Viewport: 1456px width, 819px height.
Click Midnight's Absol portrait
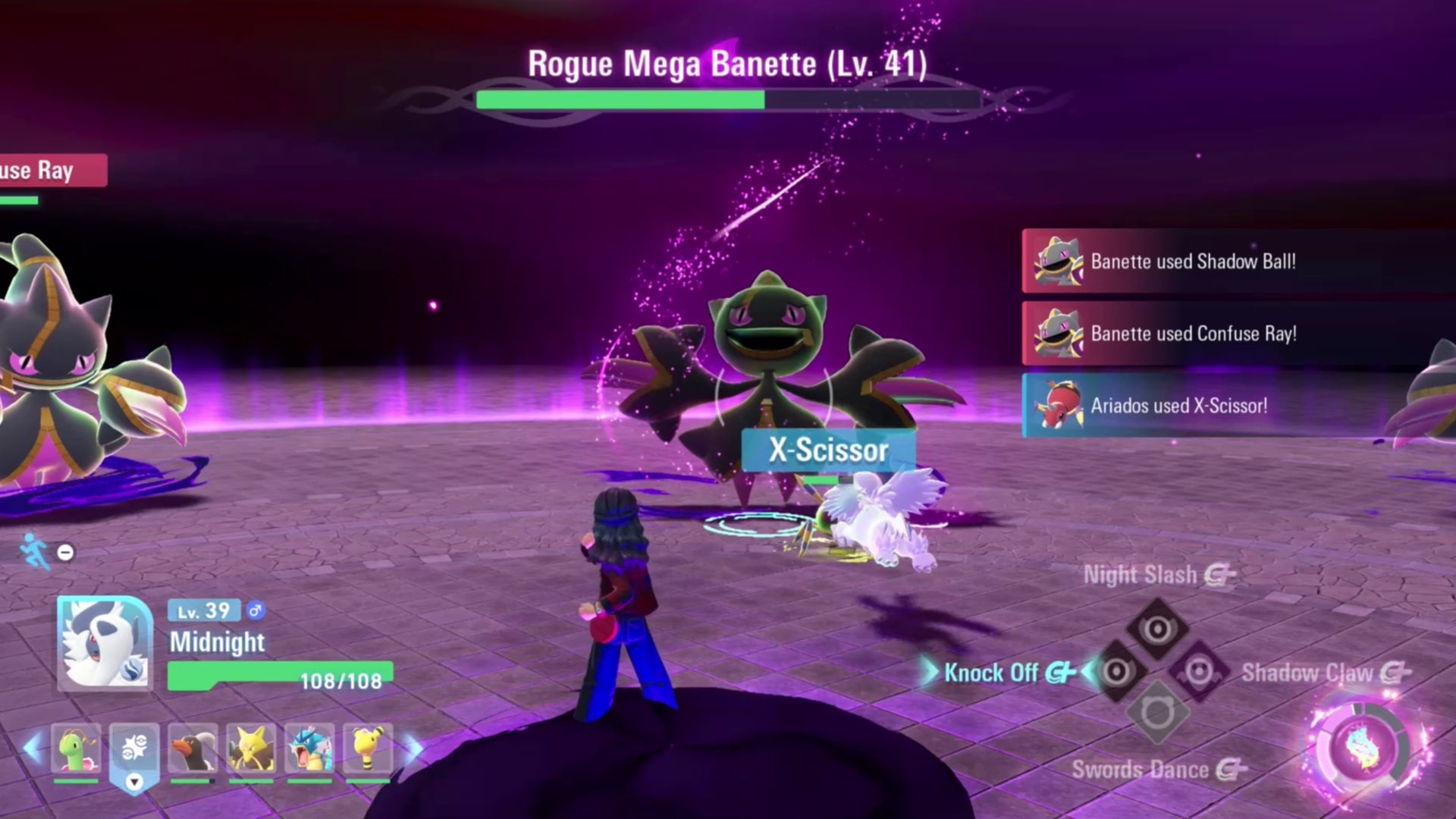point(105,642)
